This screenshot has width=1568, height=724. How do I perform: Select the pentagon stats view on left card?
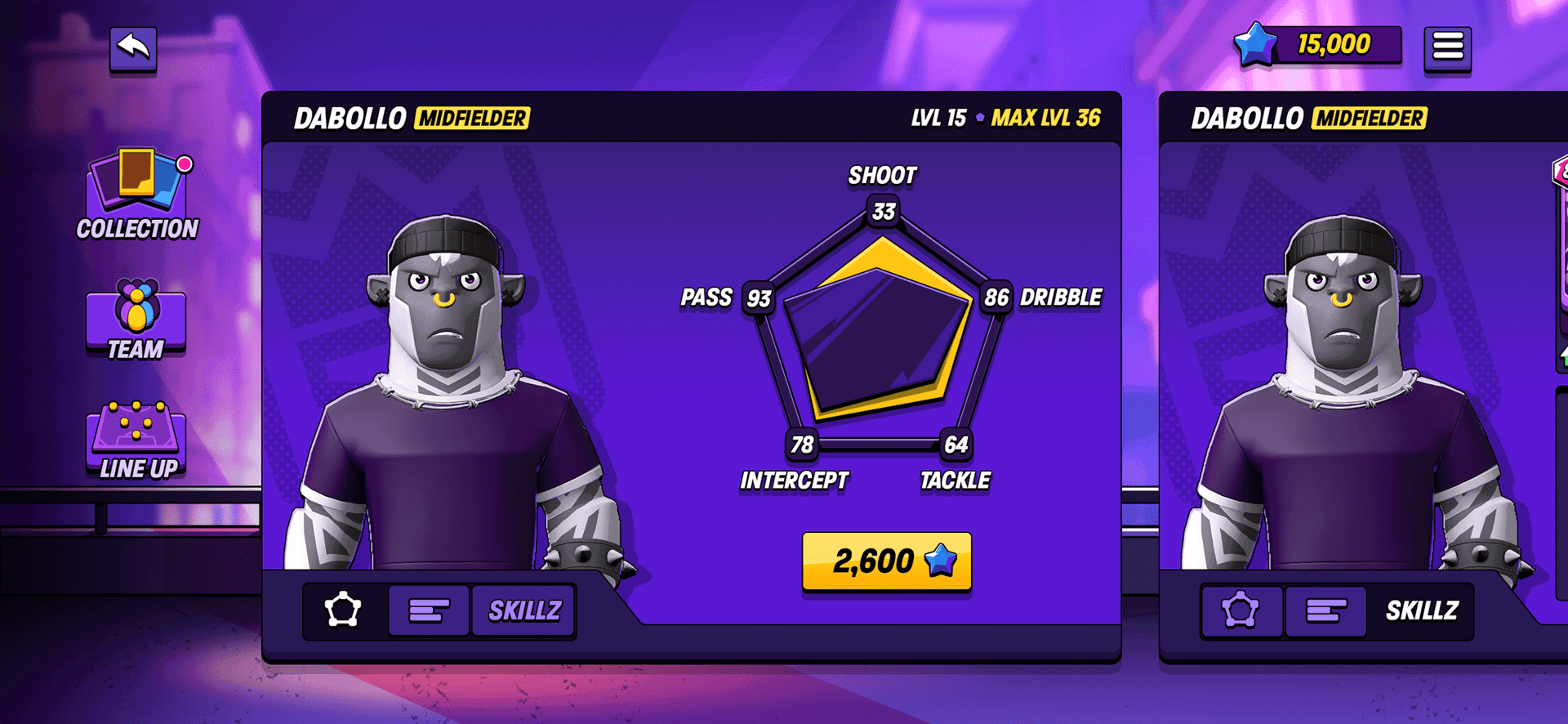tap(344, 608)
